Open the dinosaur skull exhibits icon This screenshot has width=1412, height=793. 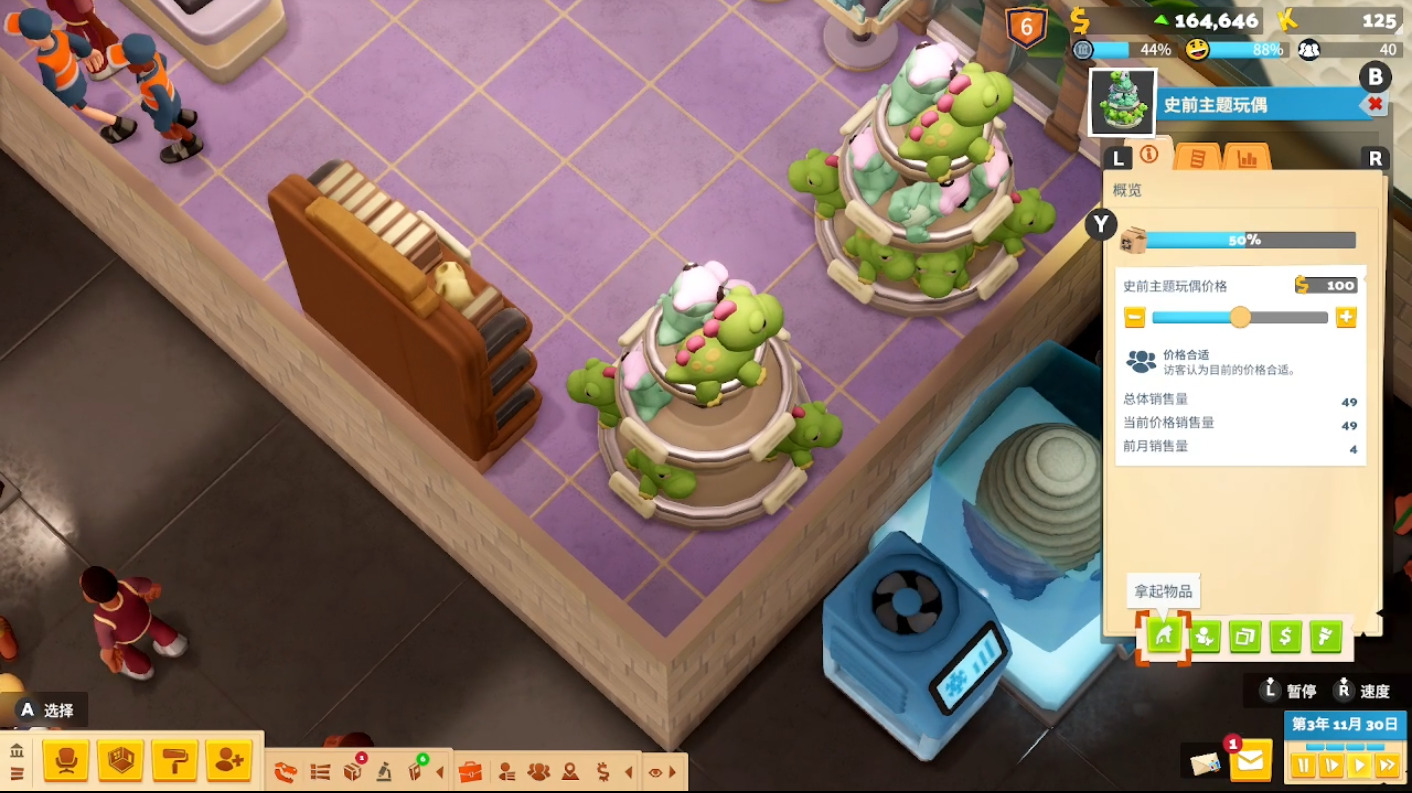pos(286,772)
